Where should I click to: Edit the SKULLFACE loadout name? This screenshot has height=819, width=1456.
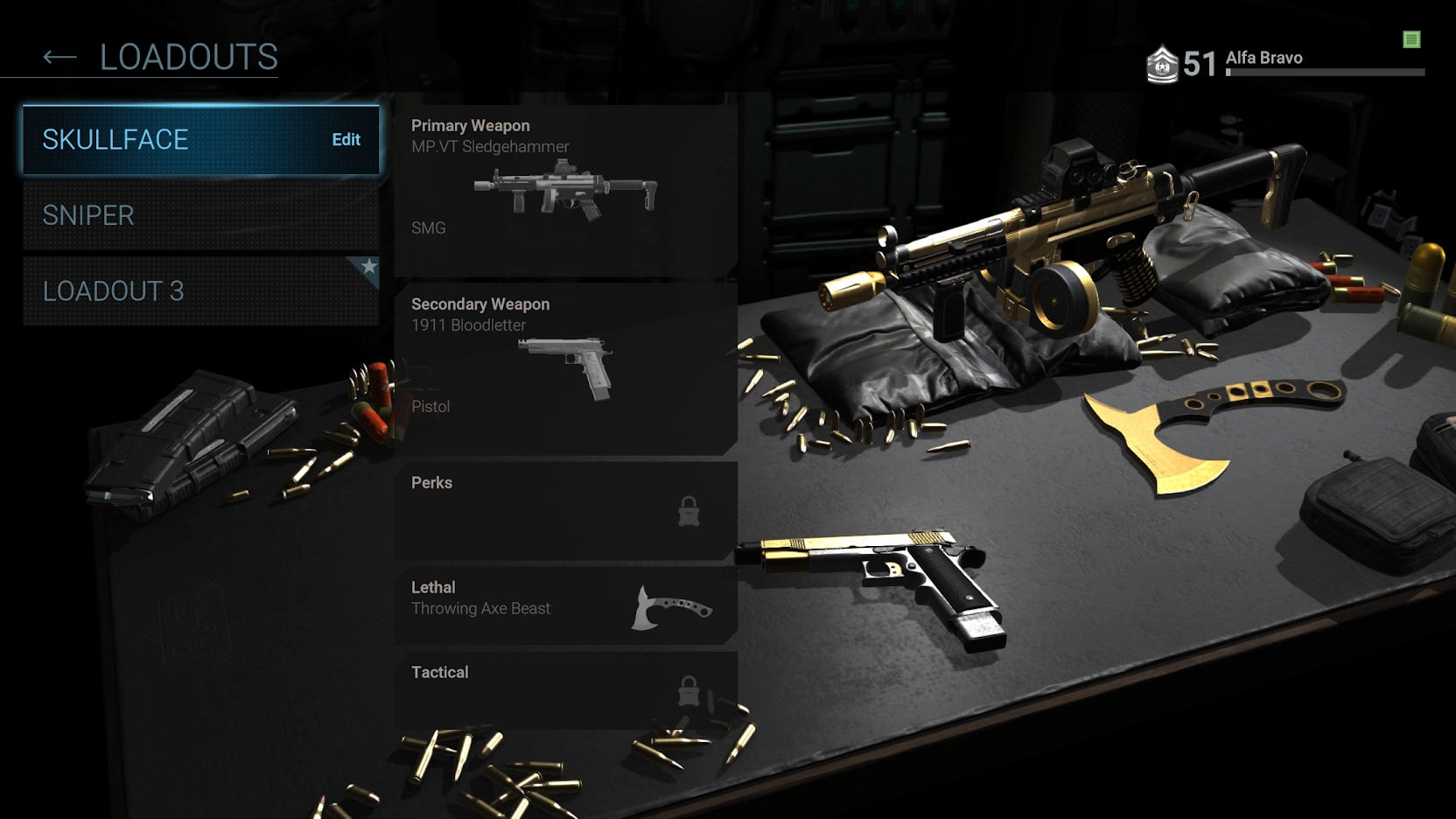click(x=346, y=140)
